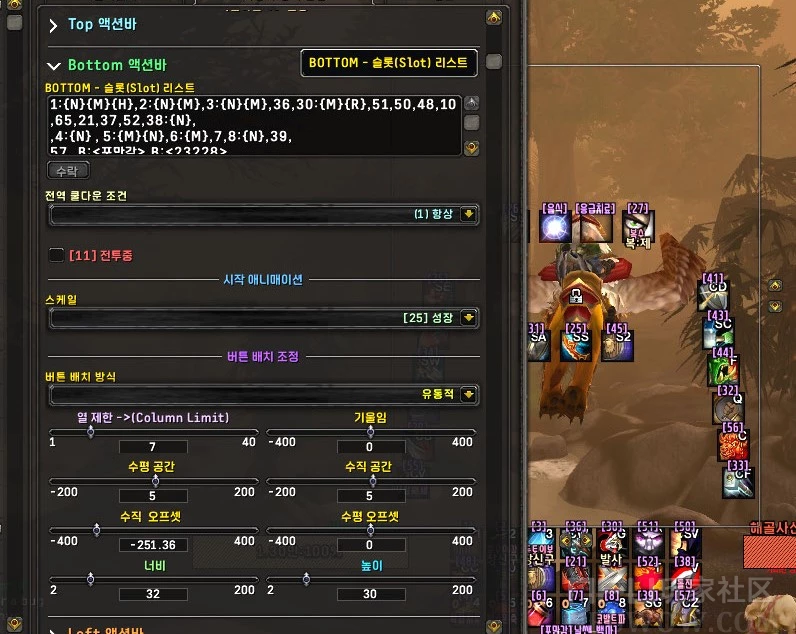The width and height of the screenshot is (796, 634).
Task: Click the 높이 slider
Action: (x=370, y=579)
